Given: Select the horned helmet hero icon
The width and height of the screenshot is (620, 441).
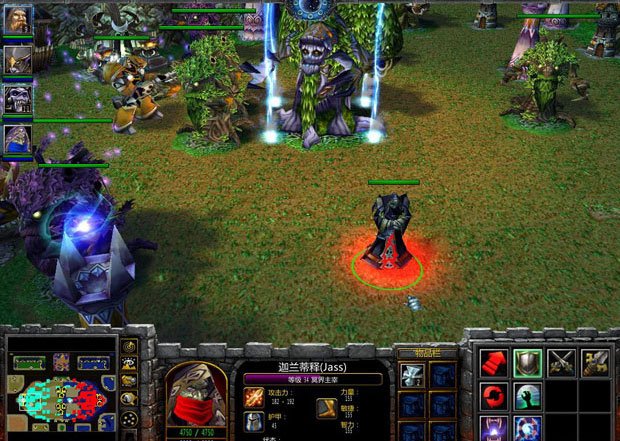Looking at the screenshot, I should (x=17, y=58).
